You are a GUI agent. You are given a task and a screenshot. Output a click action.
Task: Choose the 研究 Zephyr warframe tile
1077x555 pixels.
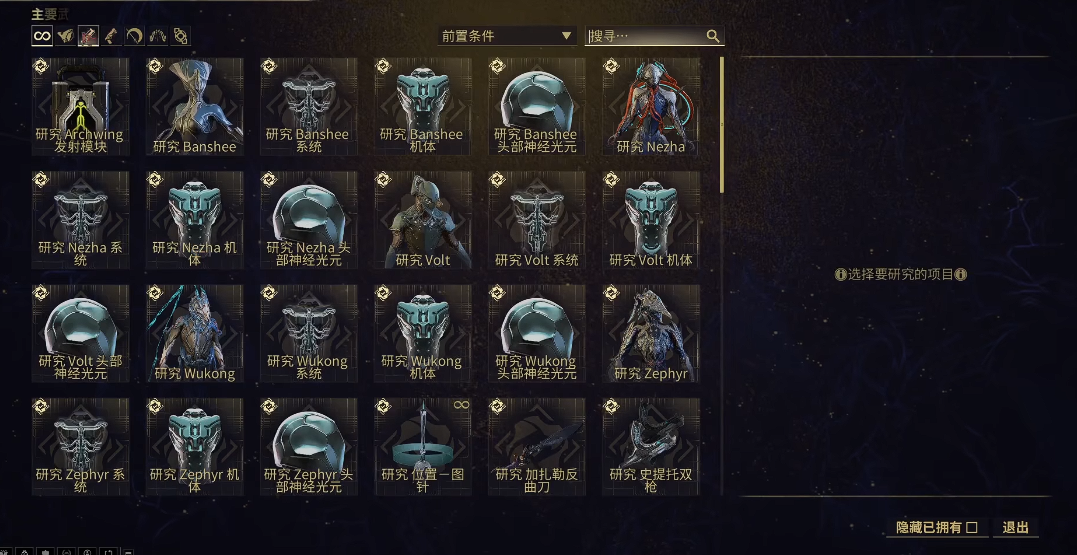pyautogui.click(x=651, y=334)
